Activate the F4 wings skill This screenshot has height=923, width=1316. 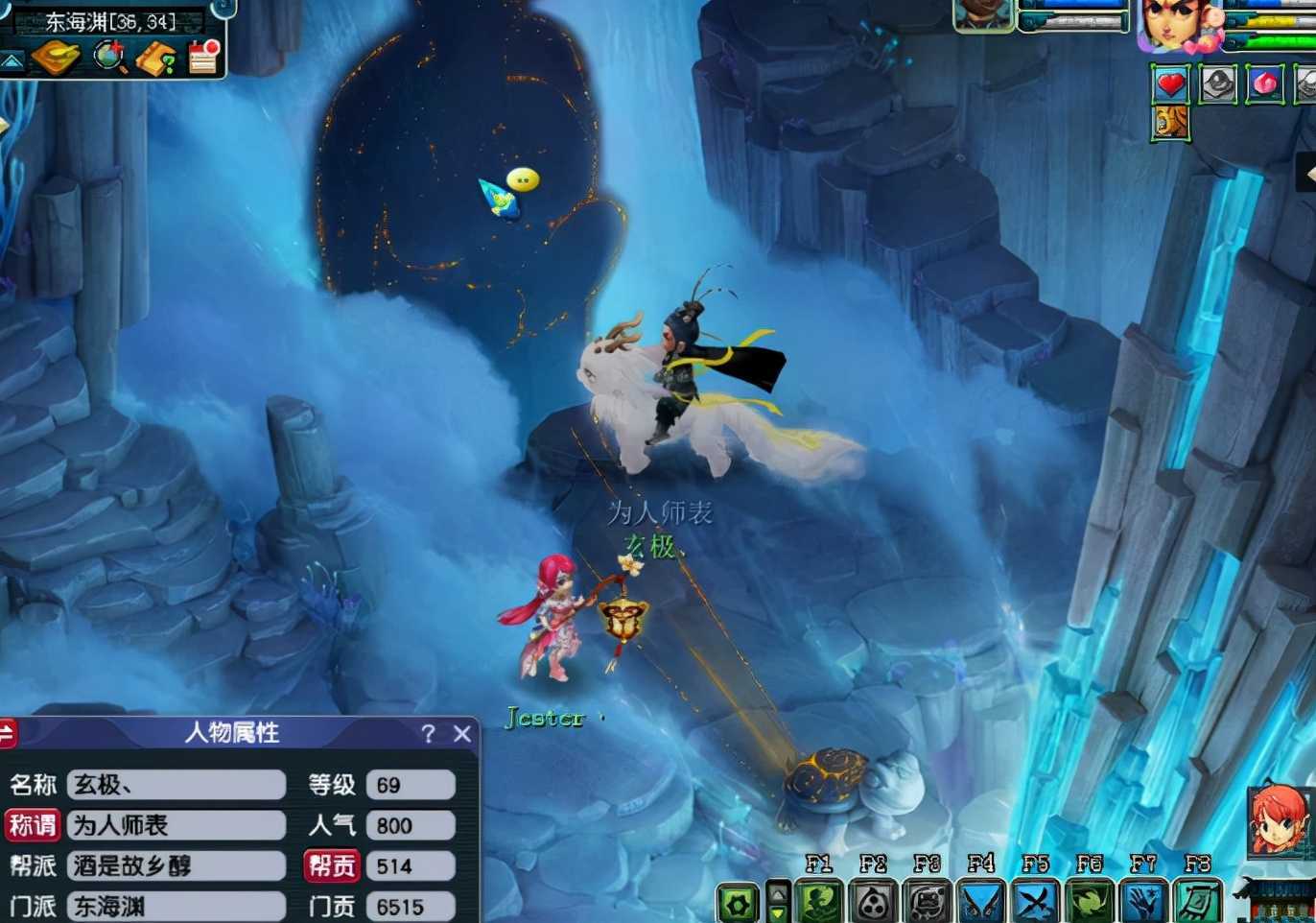[982, 902]
